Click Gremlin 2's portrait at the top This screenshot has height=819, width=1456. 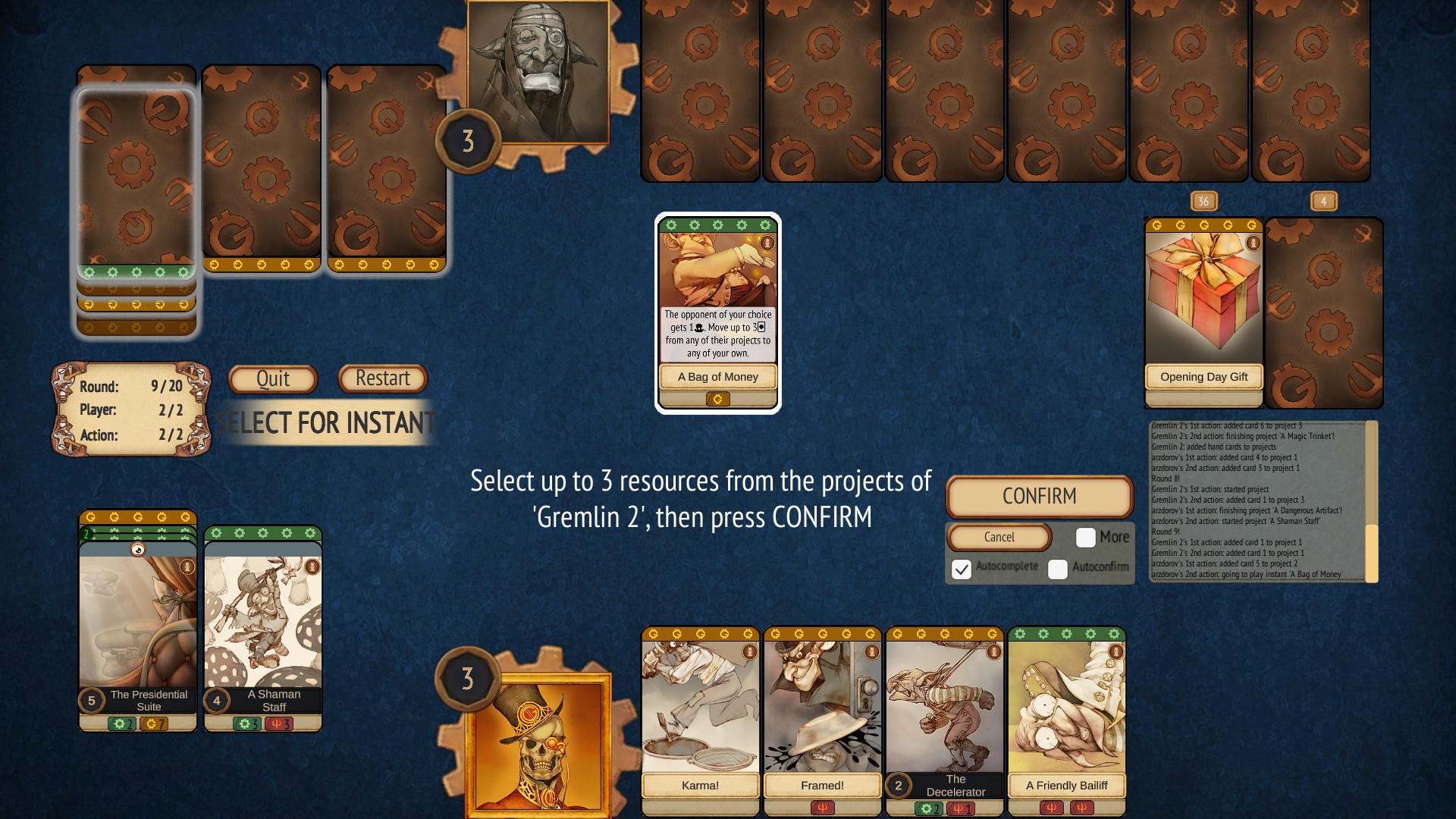538,72
